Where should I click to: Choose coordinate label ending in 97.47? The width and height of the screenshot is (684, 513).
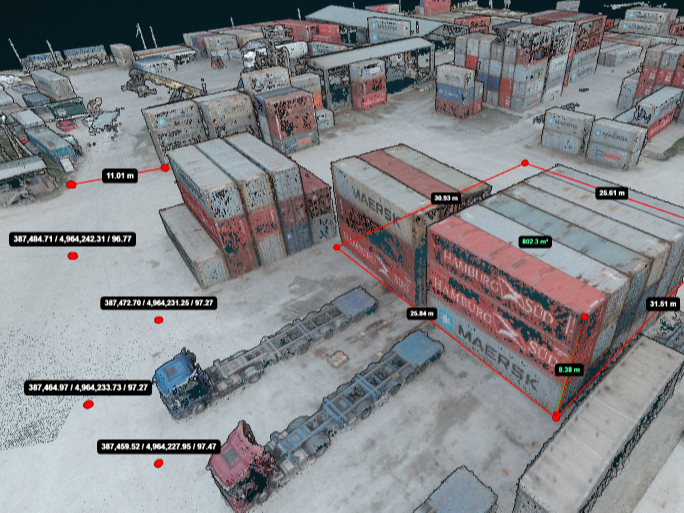tap(159, 446)
